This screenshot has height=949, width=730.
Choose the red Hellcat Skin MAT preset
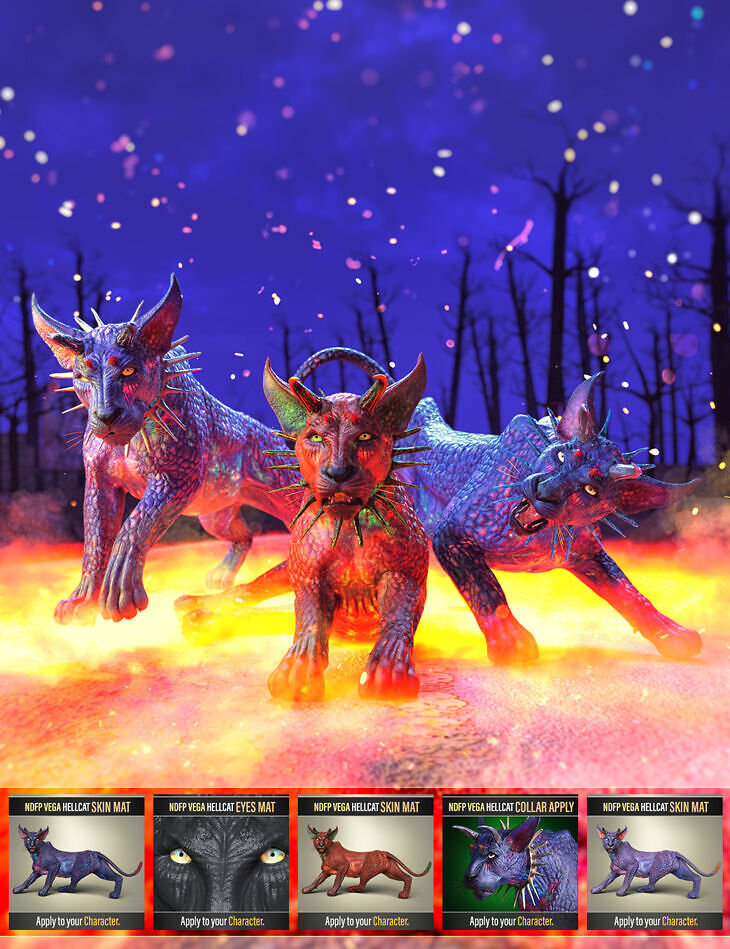pyautogui.click(x=365, y=862)
